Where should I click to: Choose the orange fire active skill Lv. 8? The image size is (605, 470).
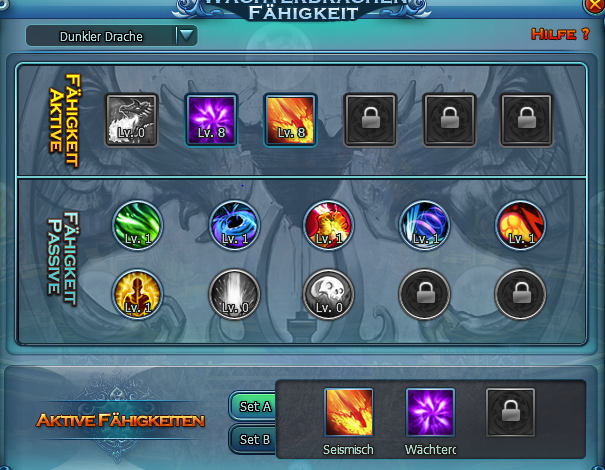pos(290,120)
